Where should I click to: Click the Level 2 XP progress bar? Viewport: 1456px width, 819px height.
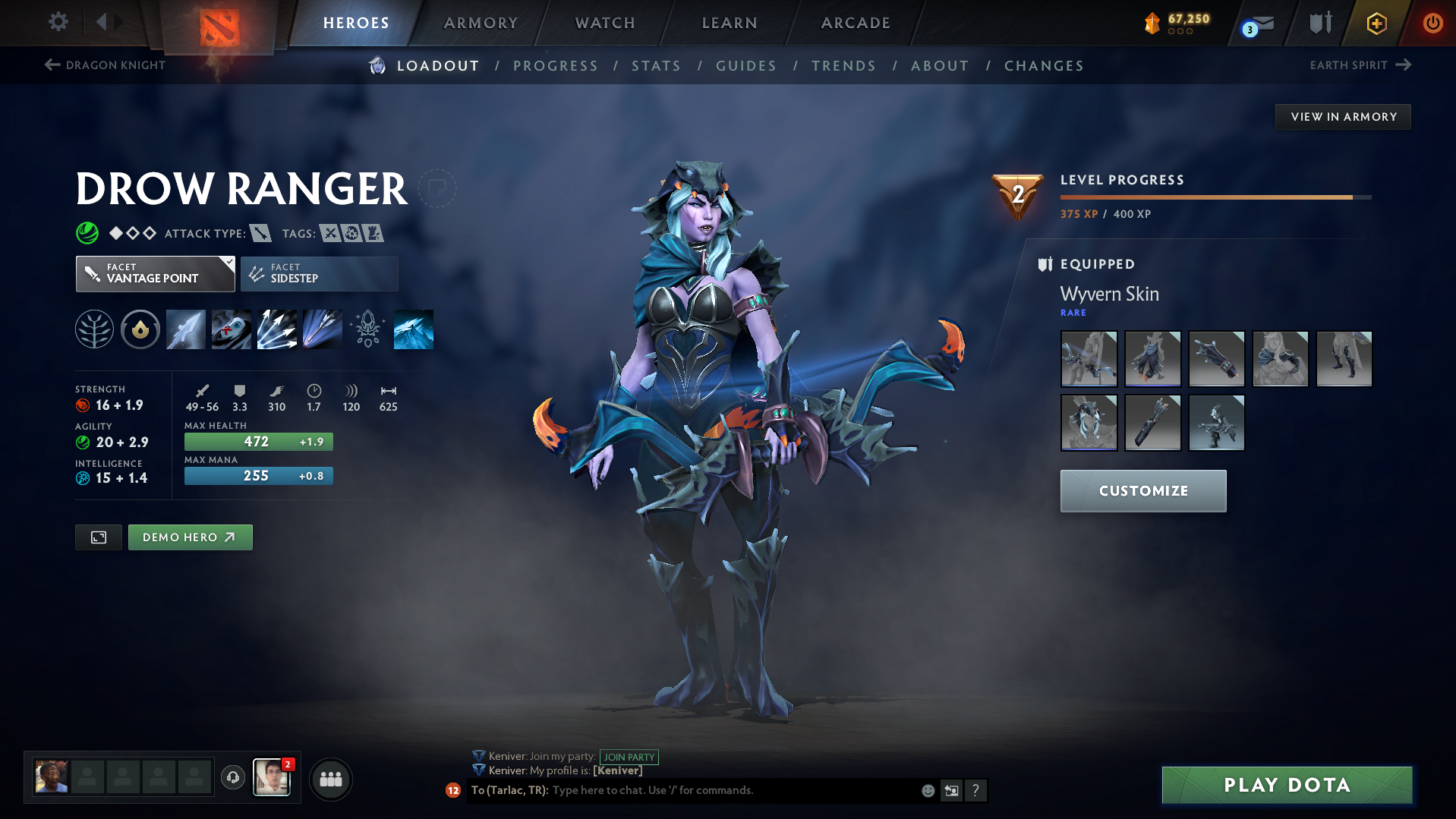tap(1215, 197)
